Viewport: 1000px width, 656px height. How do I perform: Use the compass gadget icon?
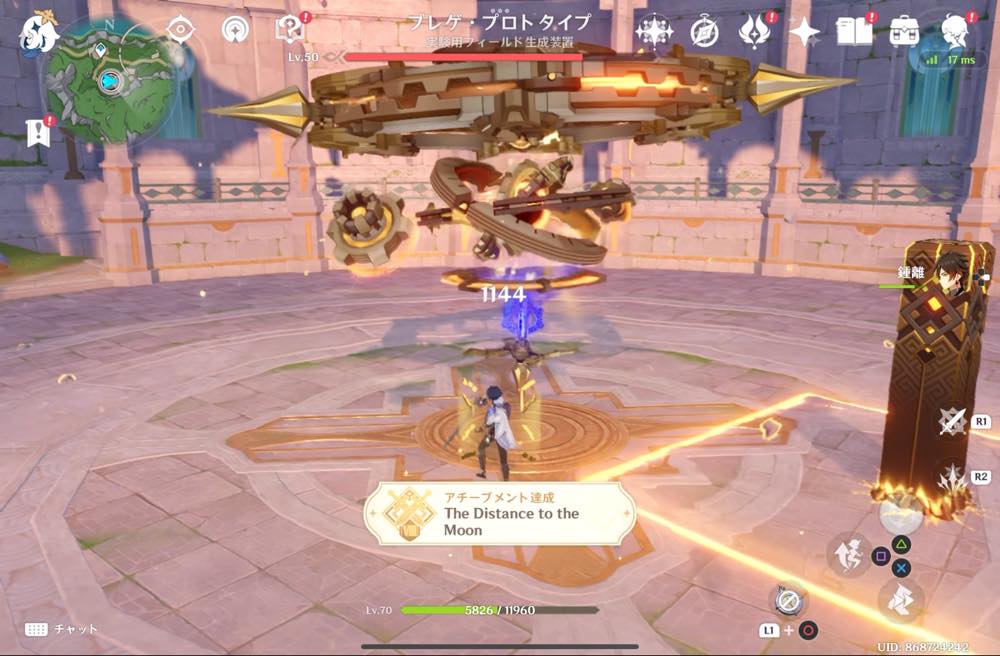(789, 600)
